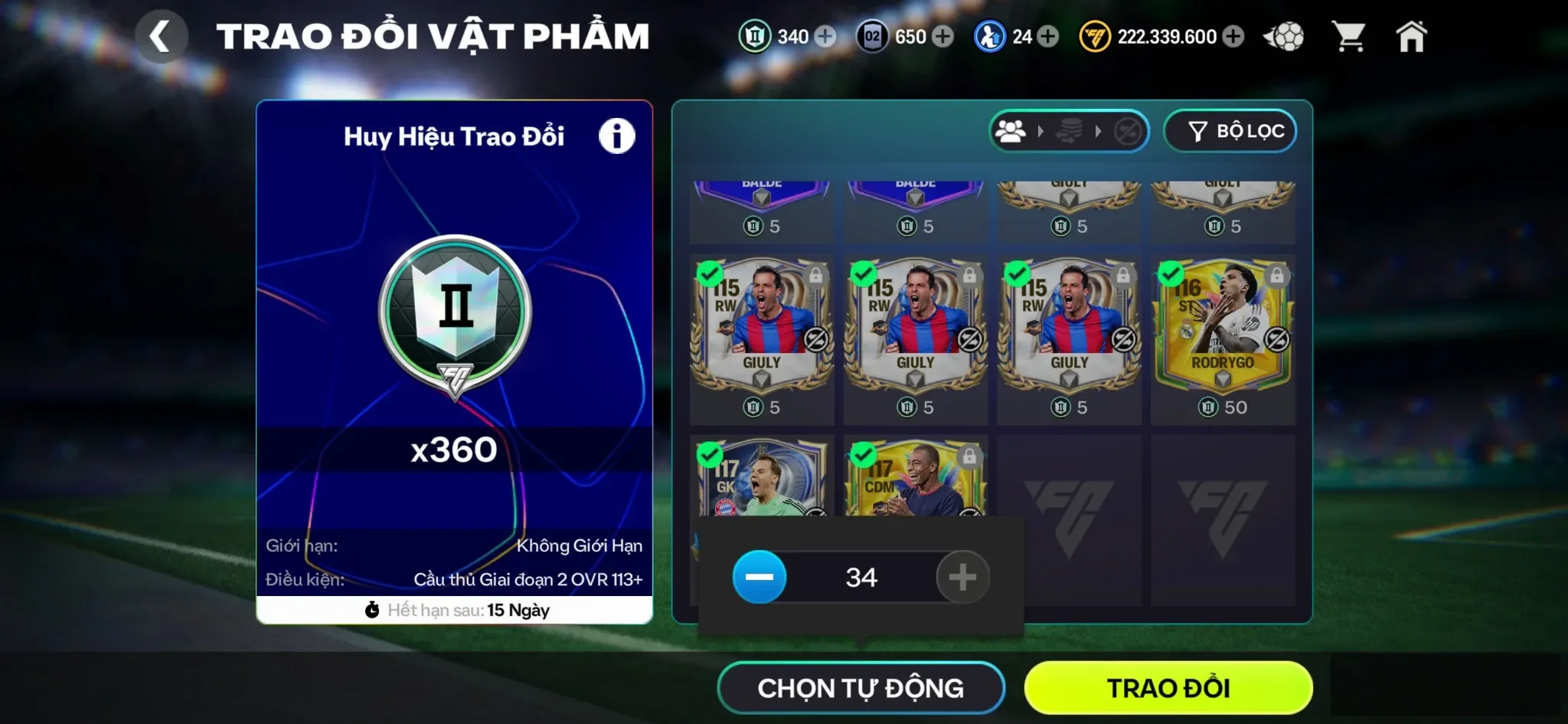The image size is (1568, 724).
Task: Click the back arrow next to TRAO ĐỔI VẬT PHẨM
Action: 162,35
